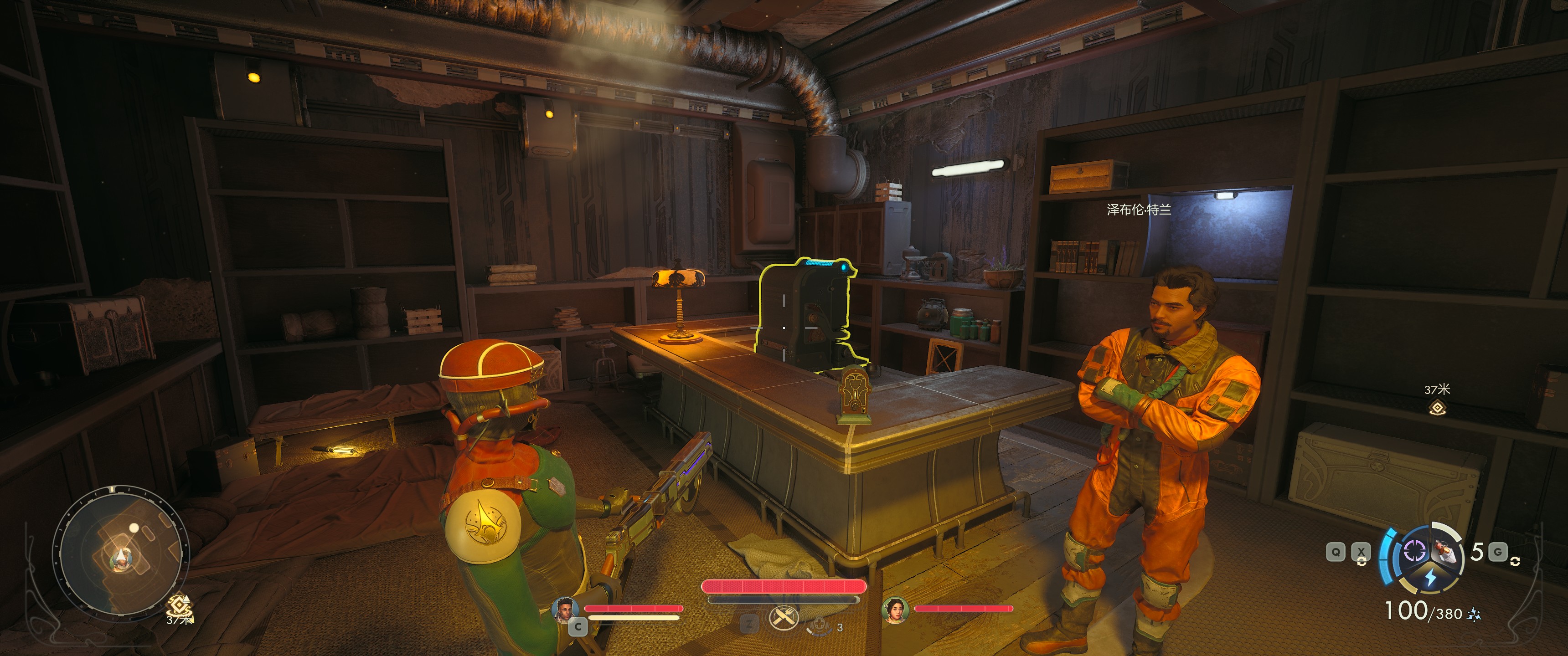Click the diamond objective marker on the shelf
1568x656 pixels.
pyautogui.click(x=1437, y=407)
